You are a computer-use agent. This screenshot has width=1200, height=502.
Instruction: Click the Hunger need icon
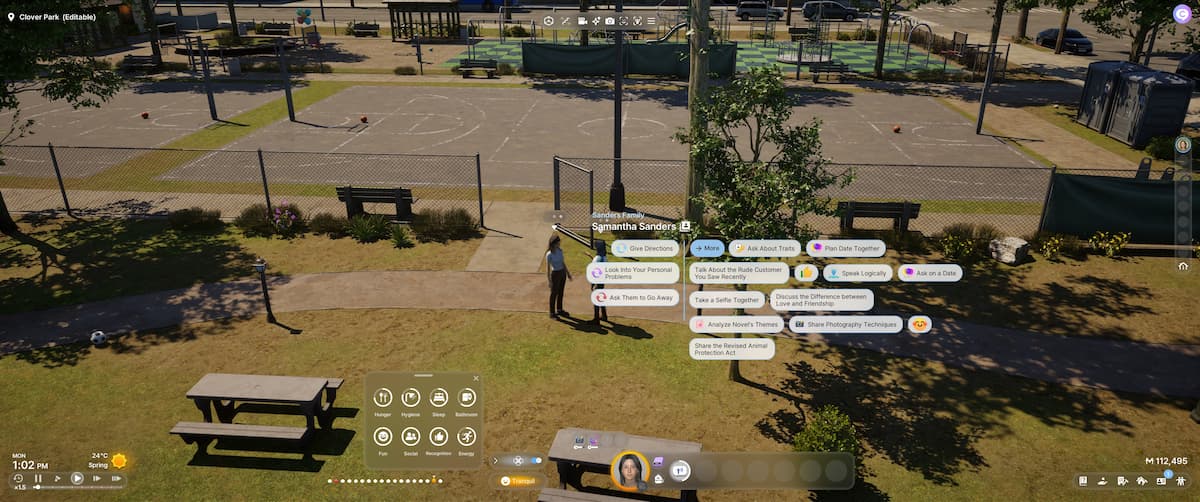coord(382,398)
